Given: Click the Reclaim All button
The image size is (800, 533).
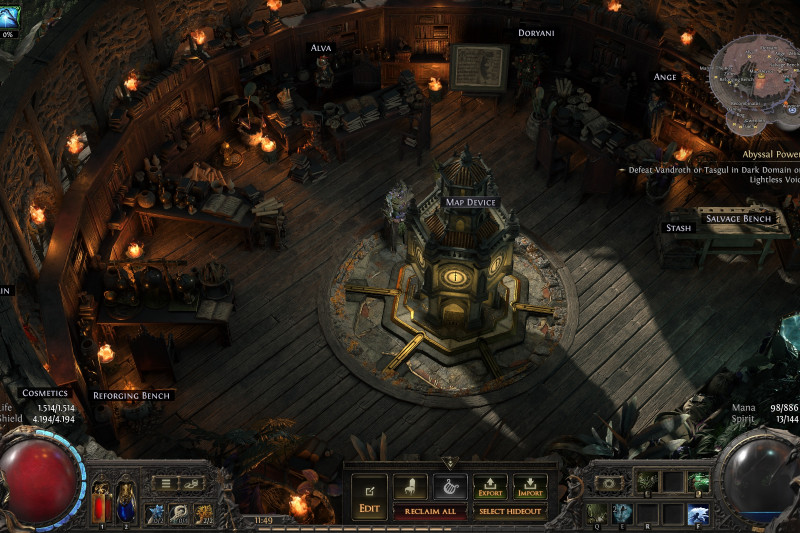Looking at the screenshot, I should (430, 511).
